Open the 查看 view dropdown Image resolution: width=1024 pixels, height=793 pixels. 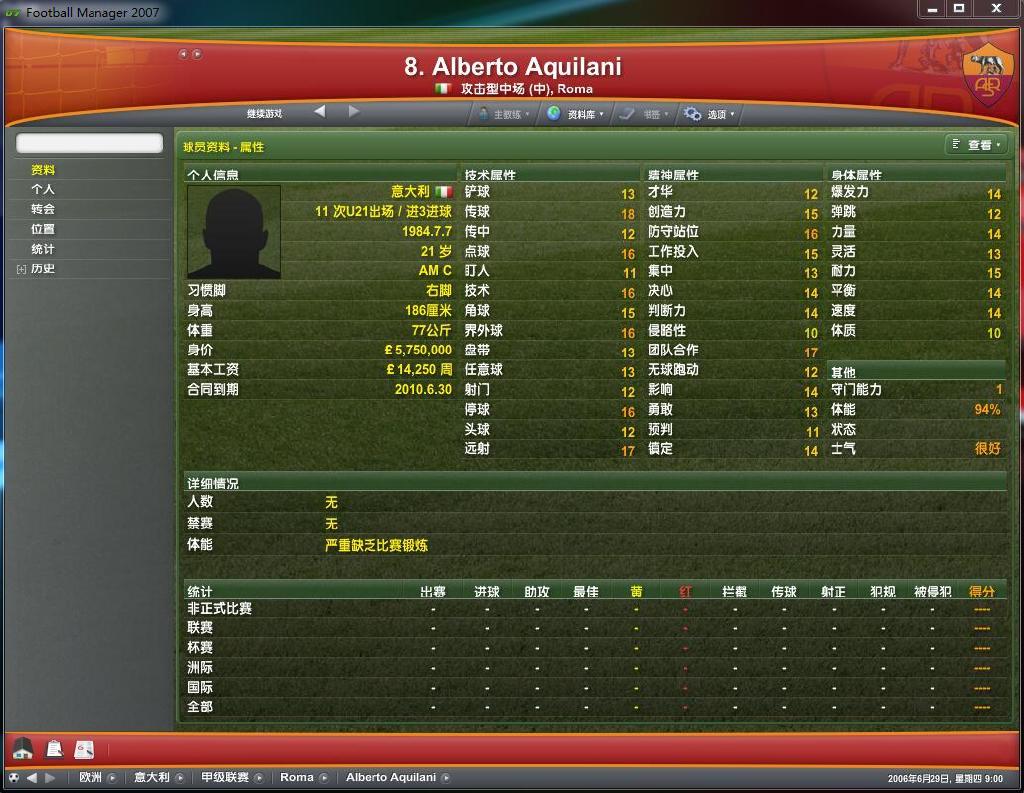click(975, 146)
